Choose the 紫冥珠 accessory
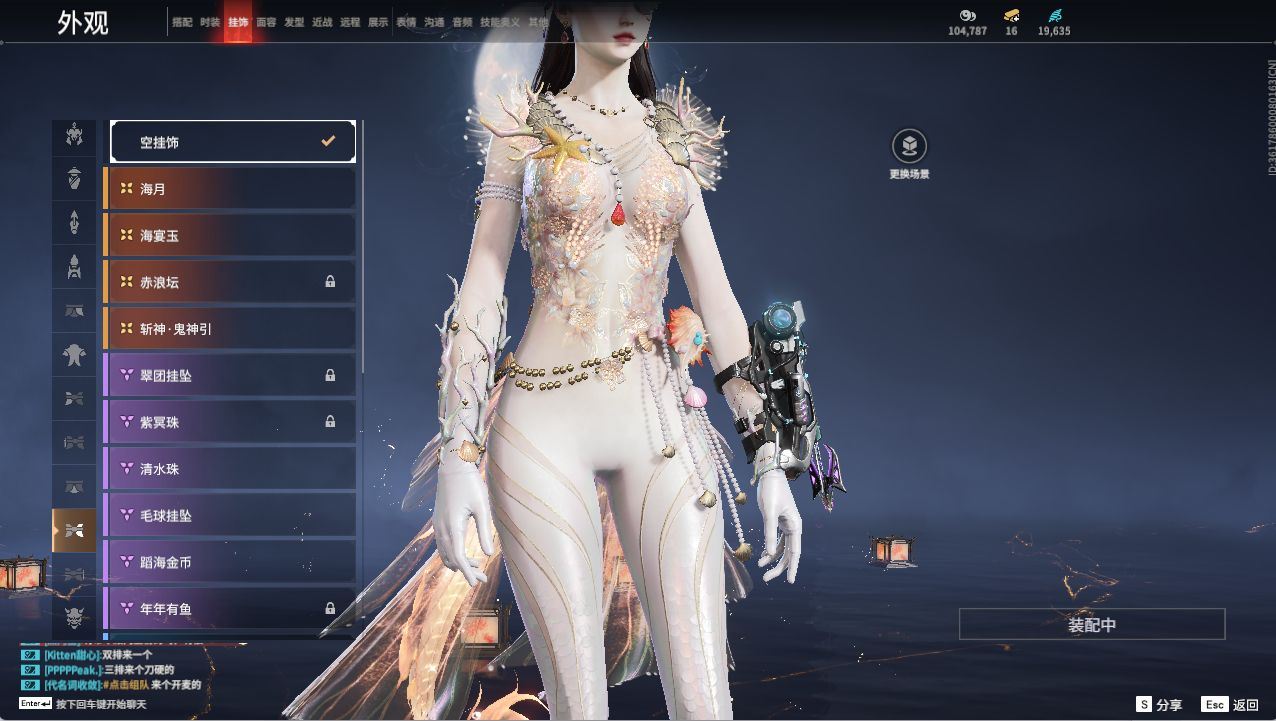This screenshot has height=721, width=1276. pyautogui.click(x=230, y=422)
